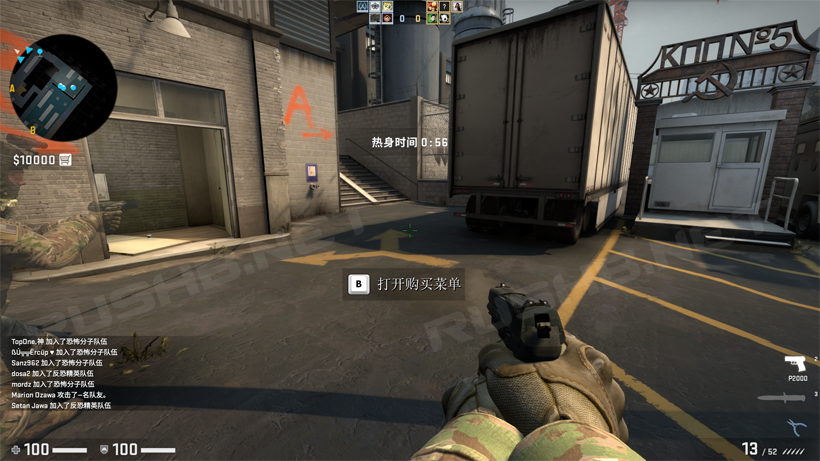Click the bomb site A marker on radar
This screenshot has width=820, height=461.
[x=12, y=89]
